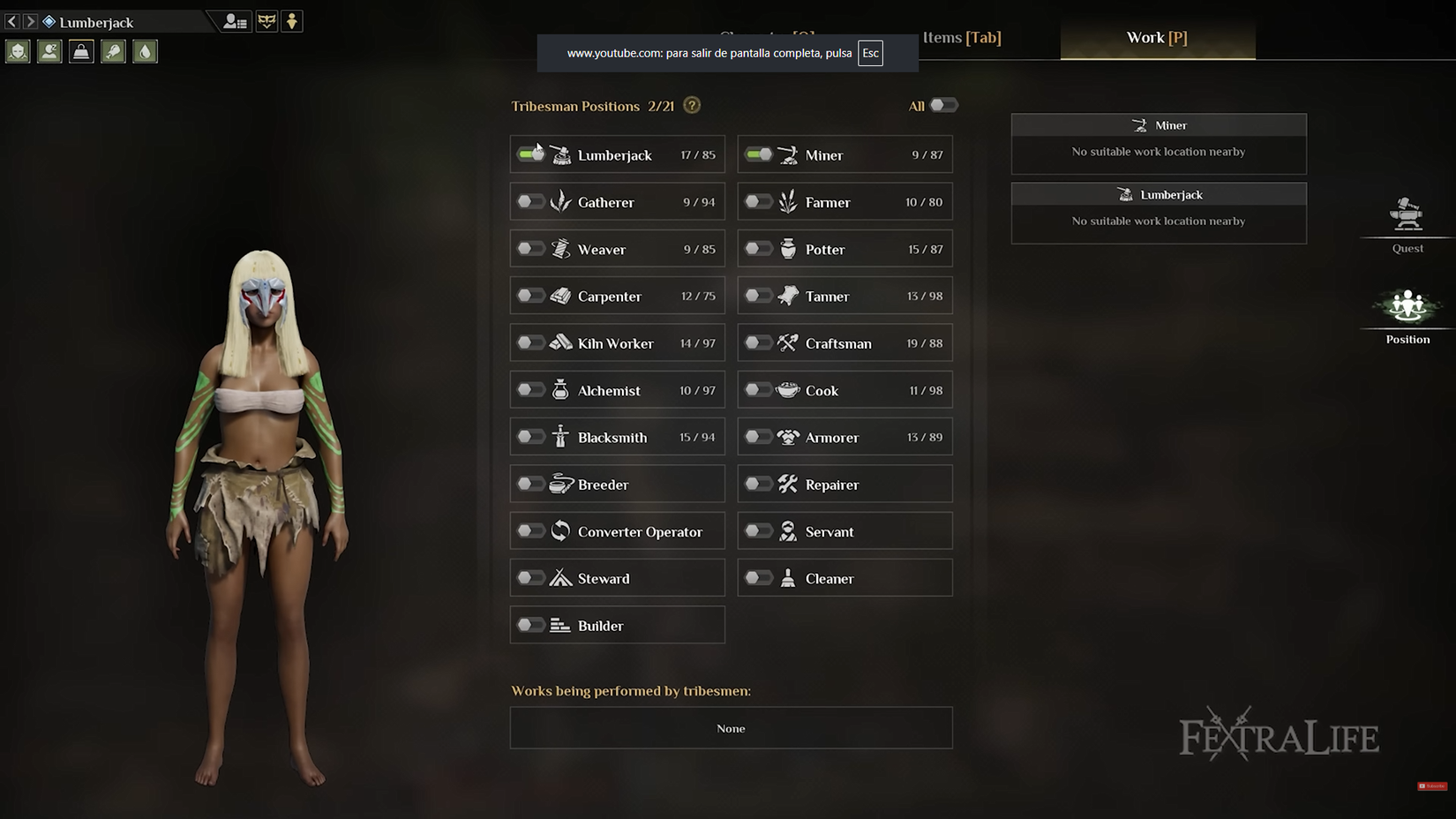Screen dimensions: 1456x819
Task: Click the meat/food status icon
Action: (x=113, y=50)
